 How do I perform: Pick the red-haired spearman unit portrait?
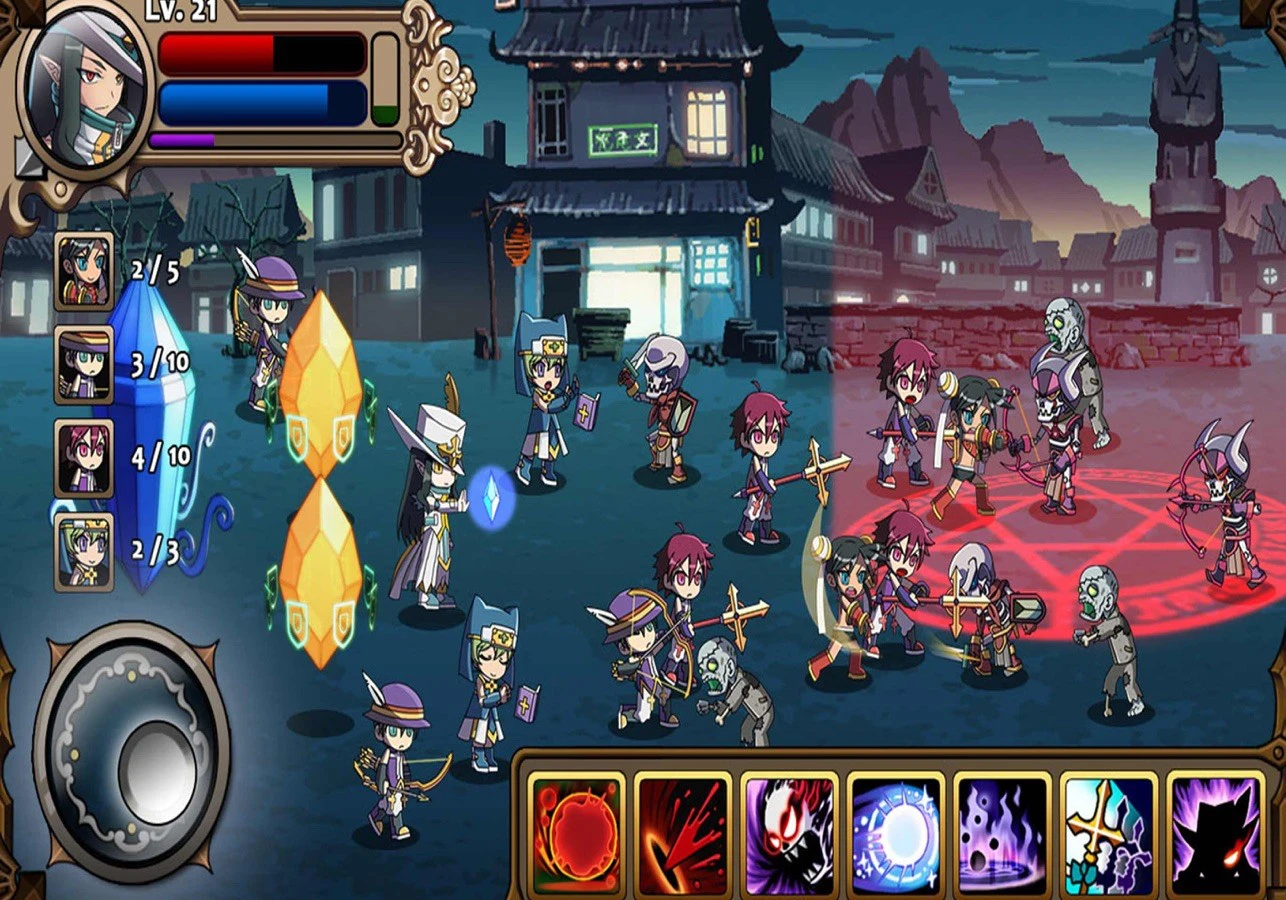pyautogui.click(x=83, y=458)
